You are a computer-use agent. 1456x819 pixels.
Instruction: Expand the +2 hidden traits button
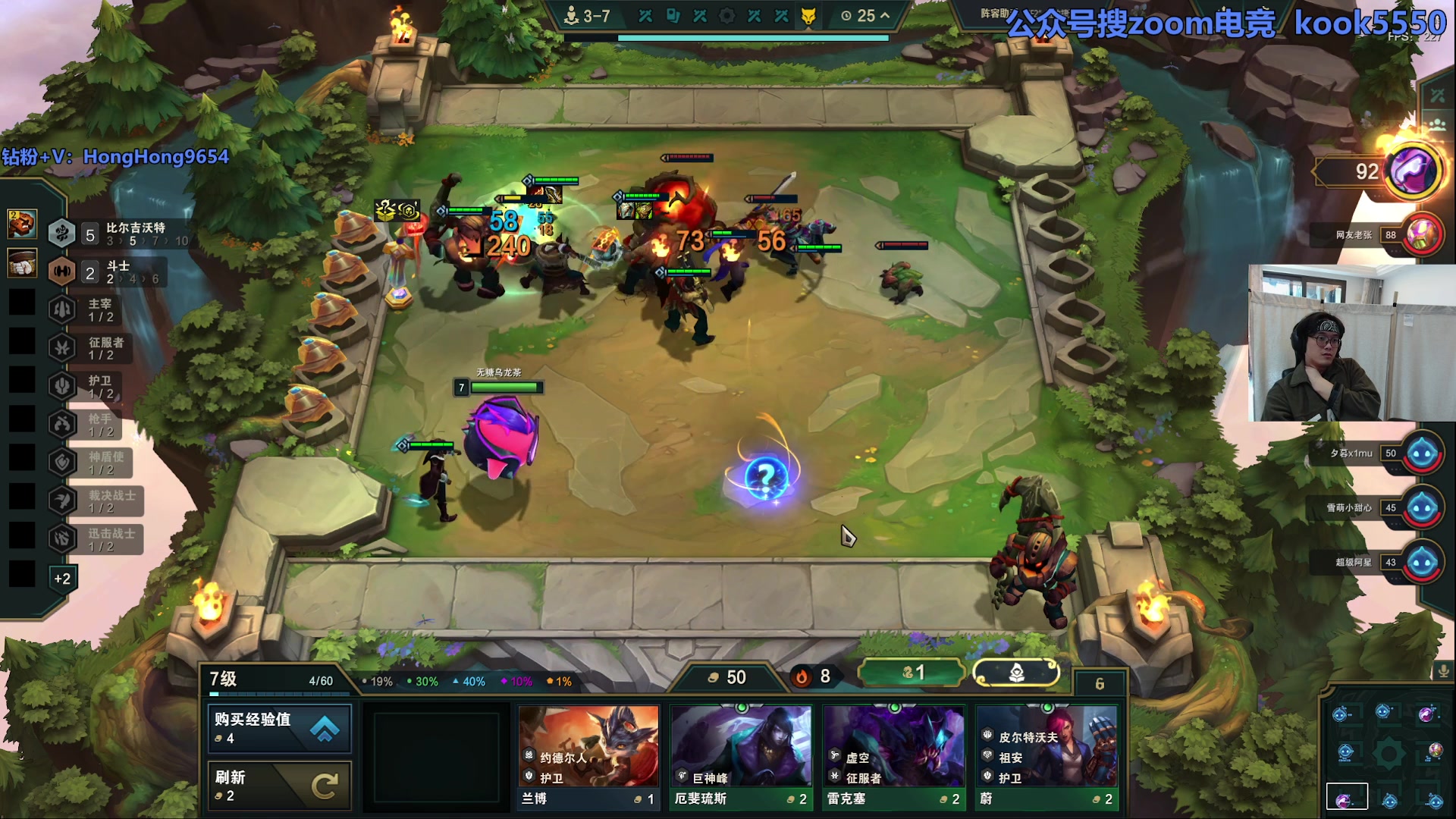tap(62, 579)
